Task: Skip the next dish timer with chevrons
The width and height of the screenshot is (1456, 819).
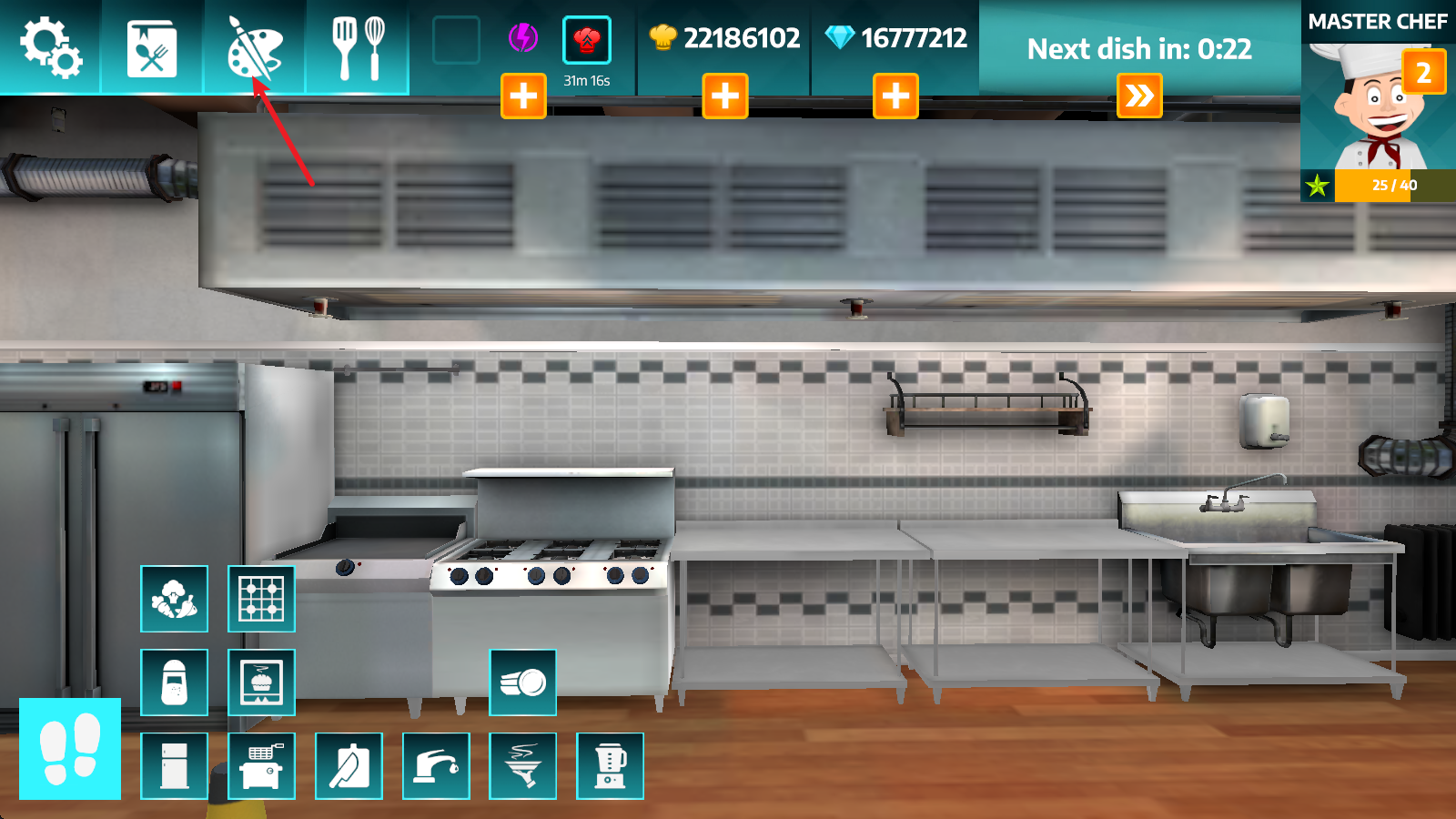Action: pyautogui.click(x=1140, y=95)
